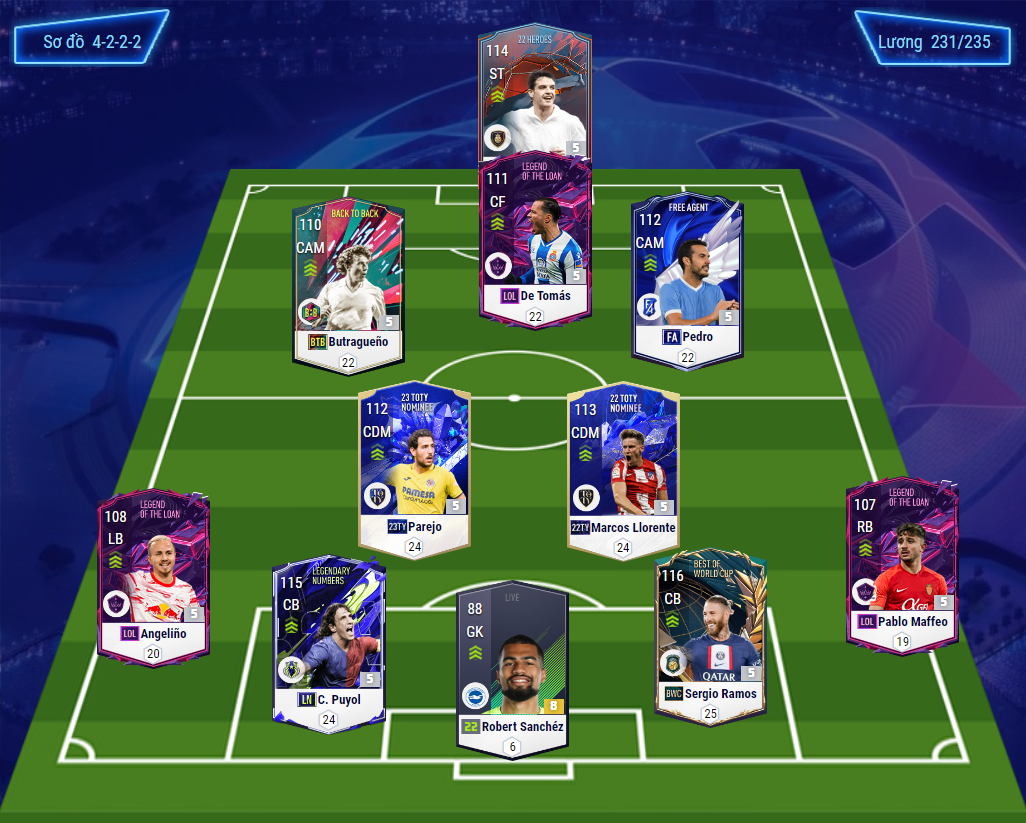Click the Parejo CDM card

coord(413,465)
